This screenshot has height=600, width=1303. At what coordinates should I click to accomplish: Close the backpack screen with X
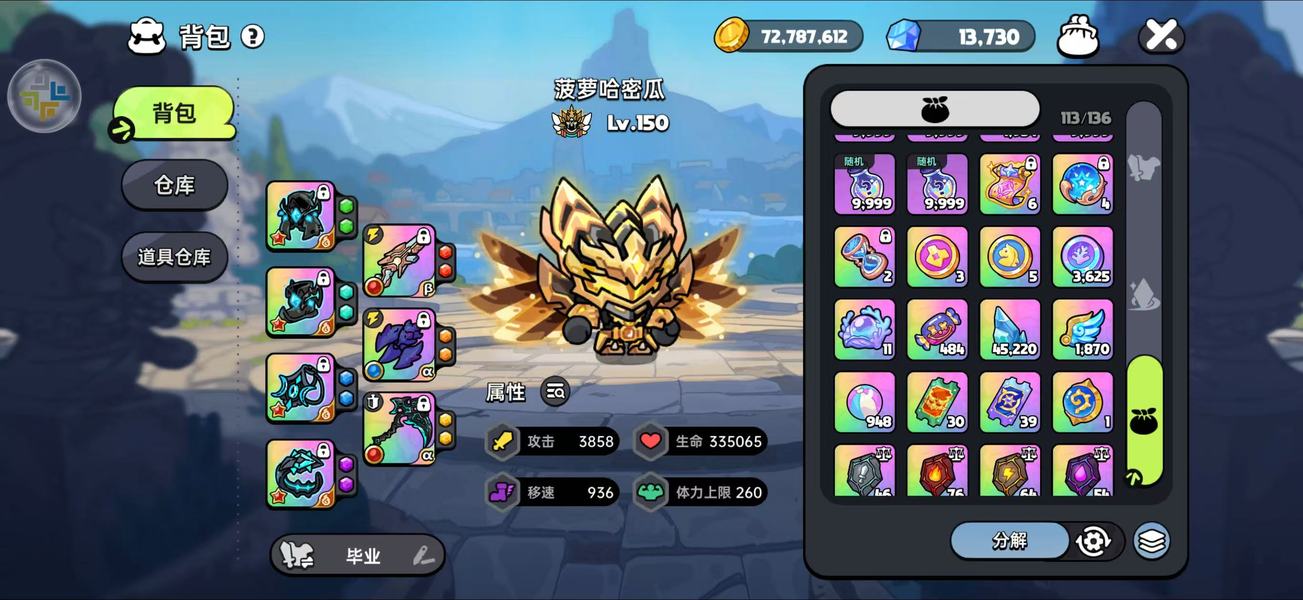pyautogui.click(x=1161, y=37)
